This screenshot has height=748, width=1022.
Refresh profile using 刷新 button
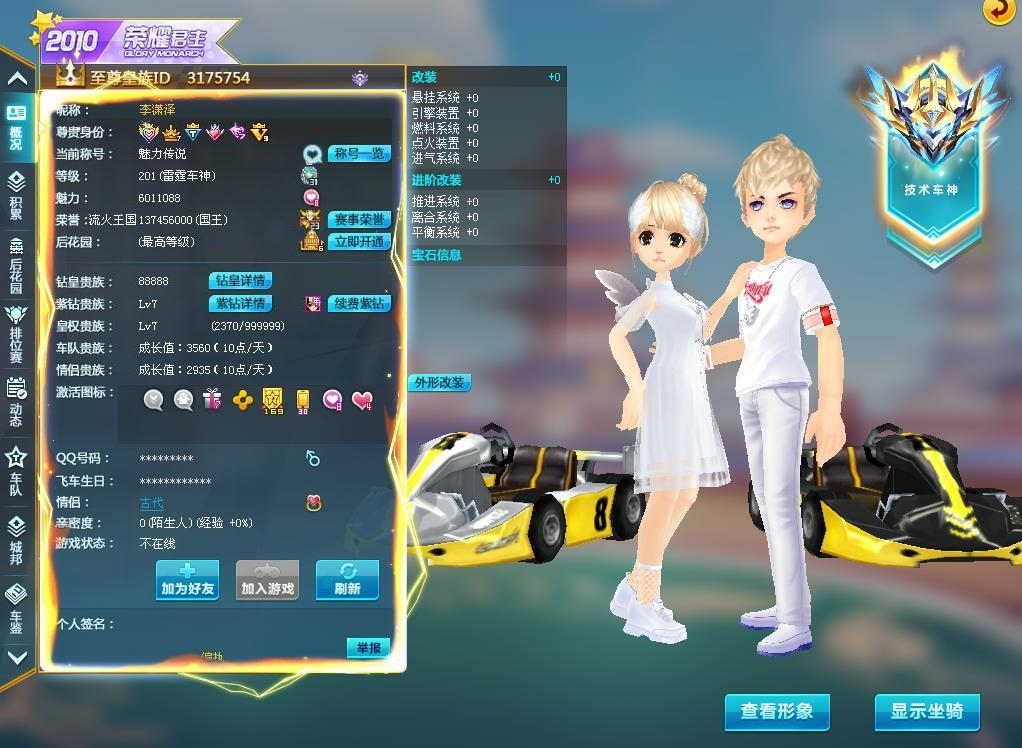pyautogui.click(x=347, y=580)
